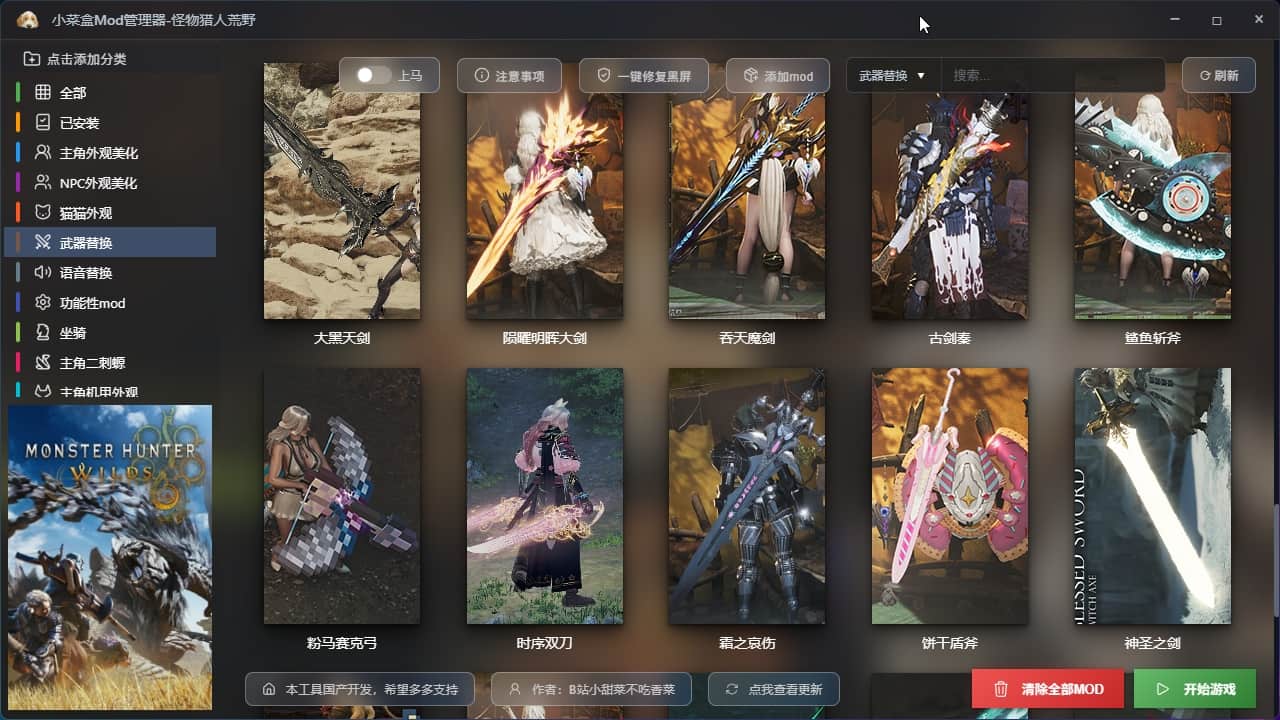
Task: Pick the 饼干盾斧 mod card
Action: (949, 496)
